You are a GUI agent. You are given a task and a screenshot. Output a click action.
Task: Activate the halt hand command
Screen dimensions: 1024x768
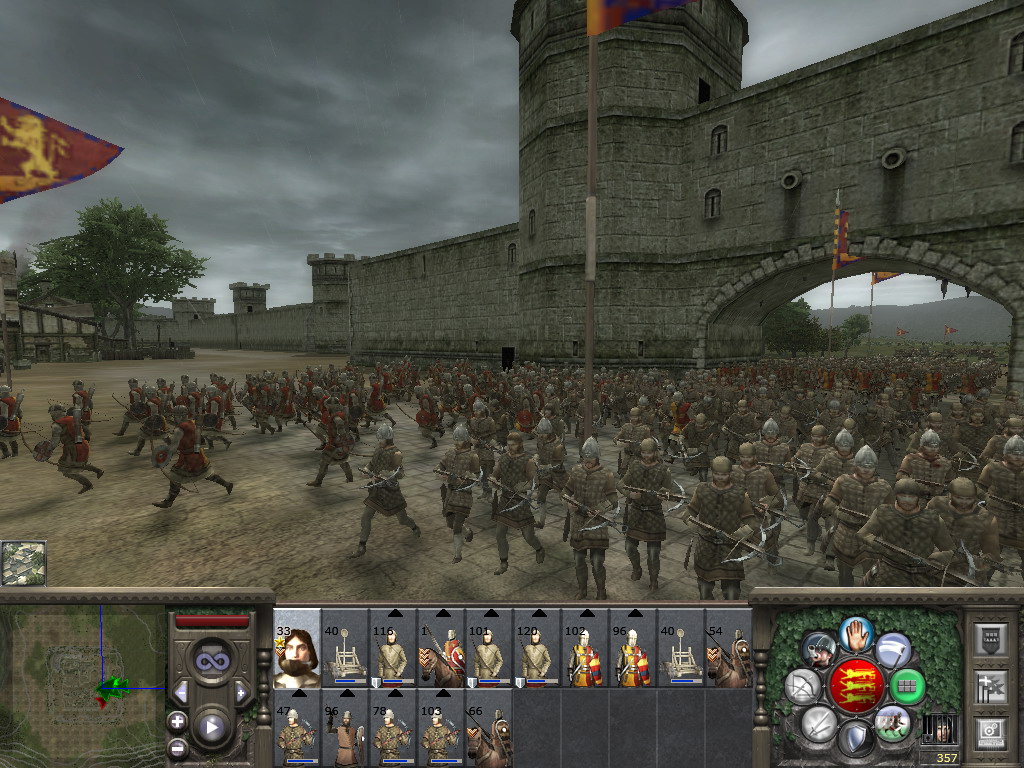pyautogui.click(x=856, y=635)
